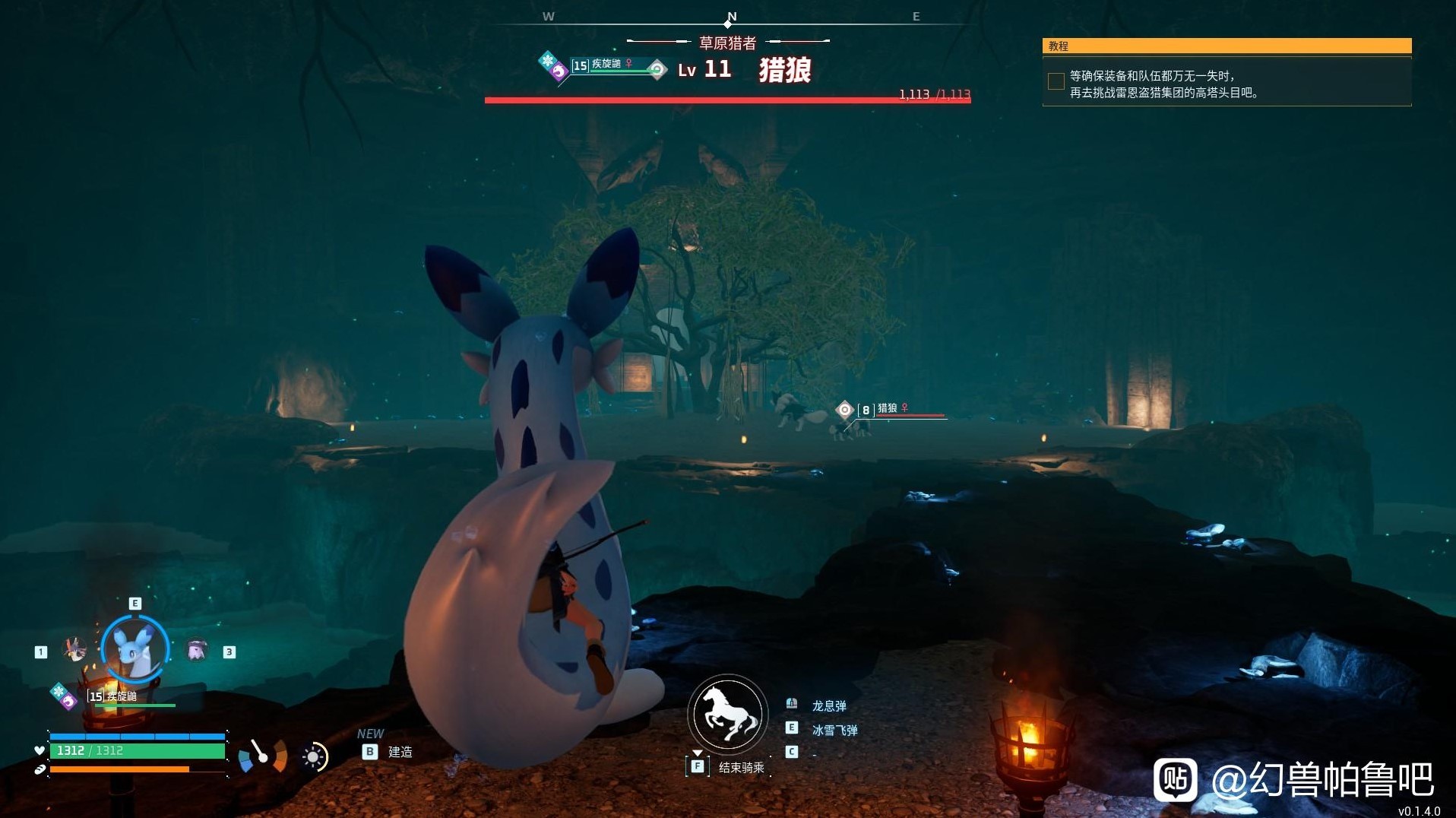Click the horse mount icon

[x=727, y=715]
